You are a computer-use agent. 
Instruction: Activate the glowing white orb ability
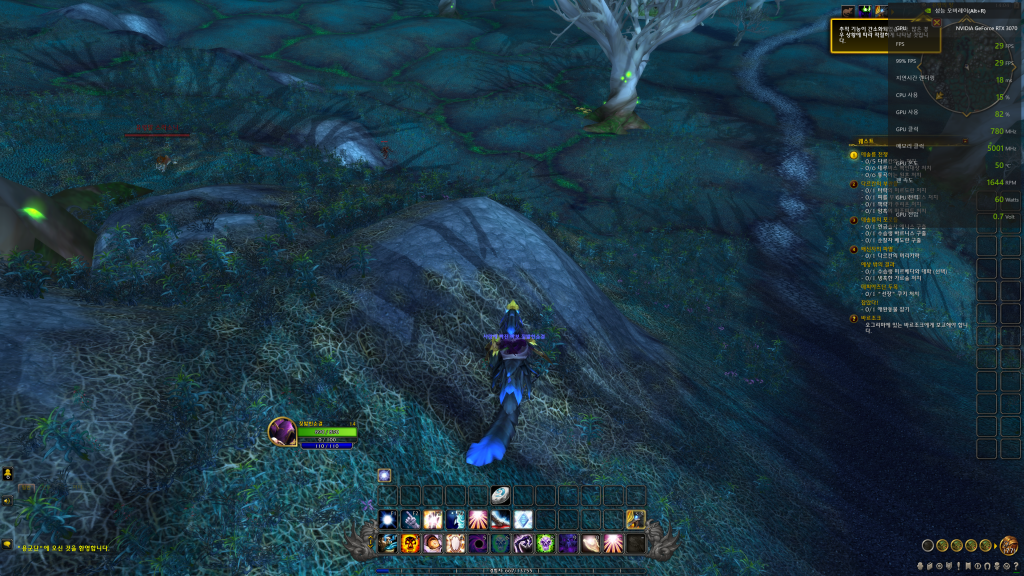[387, 519]
